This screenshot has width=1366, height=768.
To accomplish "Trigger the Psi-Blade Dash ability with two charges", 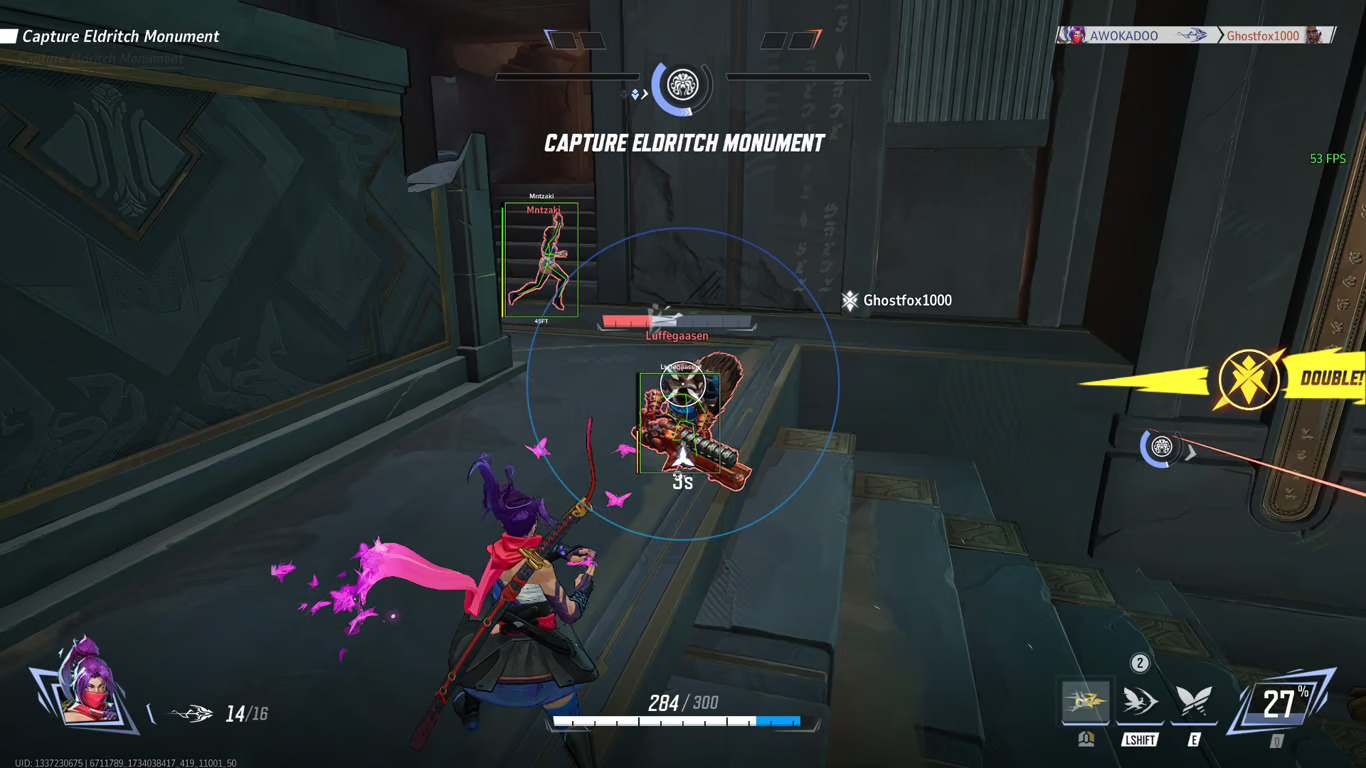I will click(1139, 702).
